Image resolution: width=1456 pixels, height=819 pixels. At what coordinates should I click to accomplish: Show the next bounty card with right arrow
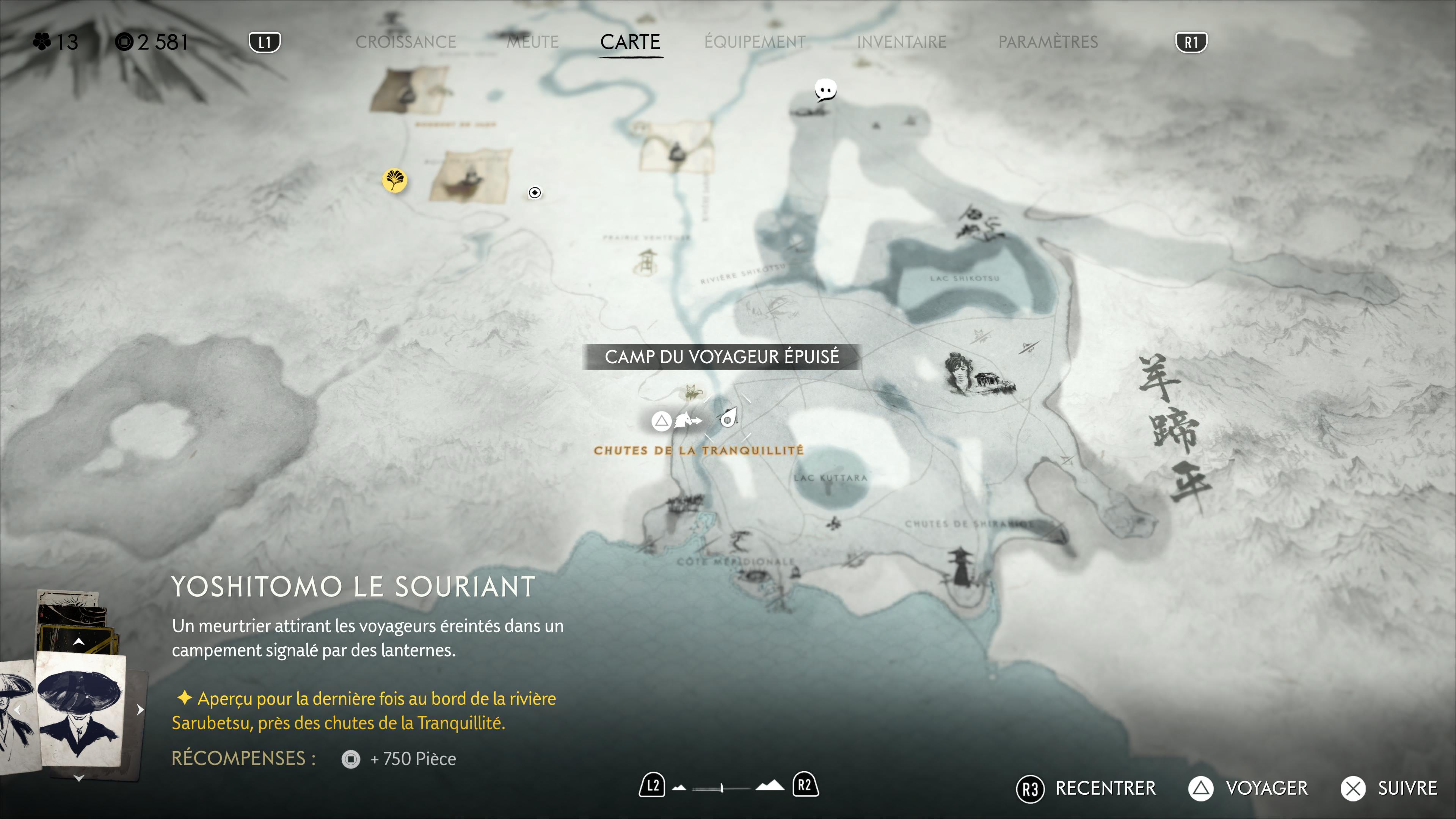click(140, 709)
